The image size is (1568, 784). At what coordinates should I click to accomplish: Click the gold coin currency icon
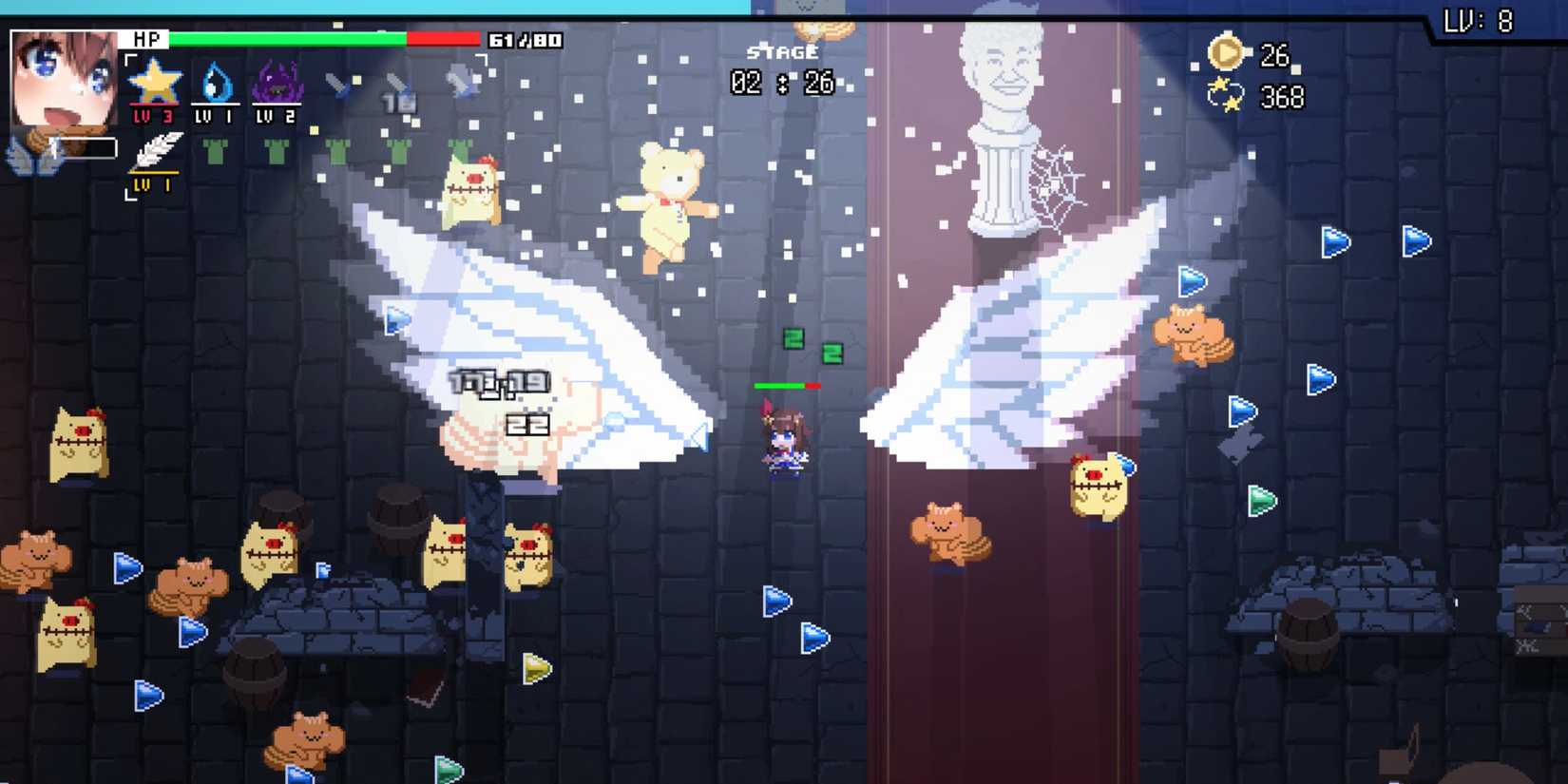click(1224, 55)
